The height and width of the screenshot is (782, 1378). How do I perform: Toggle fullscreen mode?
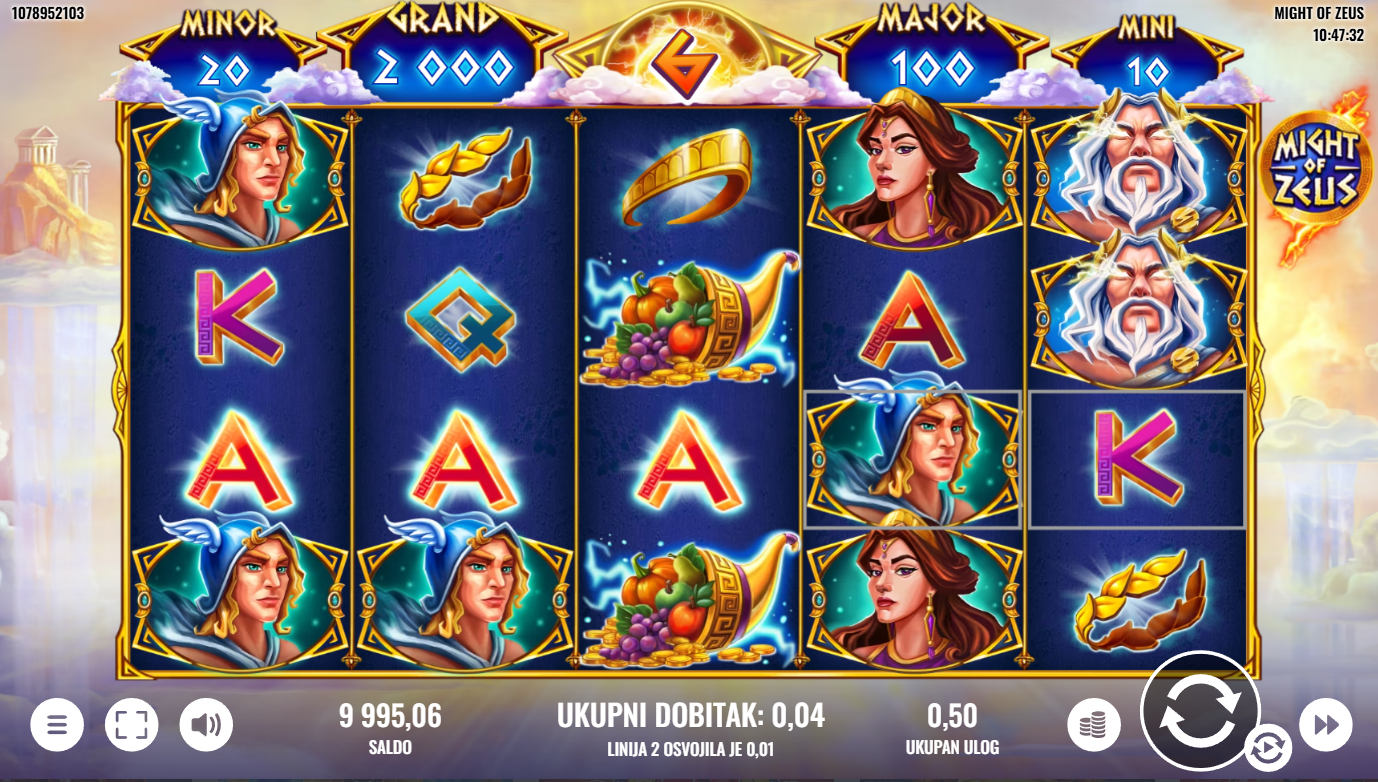[132, 725]
